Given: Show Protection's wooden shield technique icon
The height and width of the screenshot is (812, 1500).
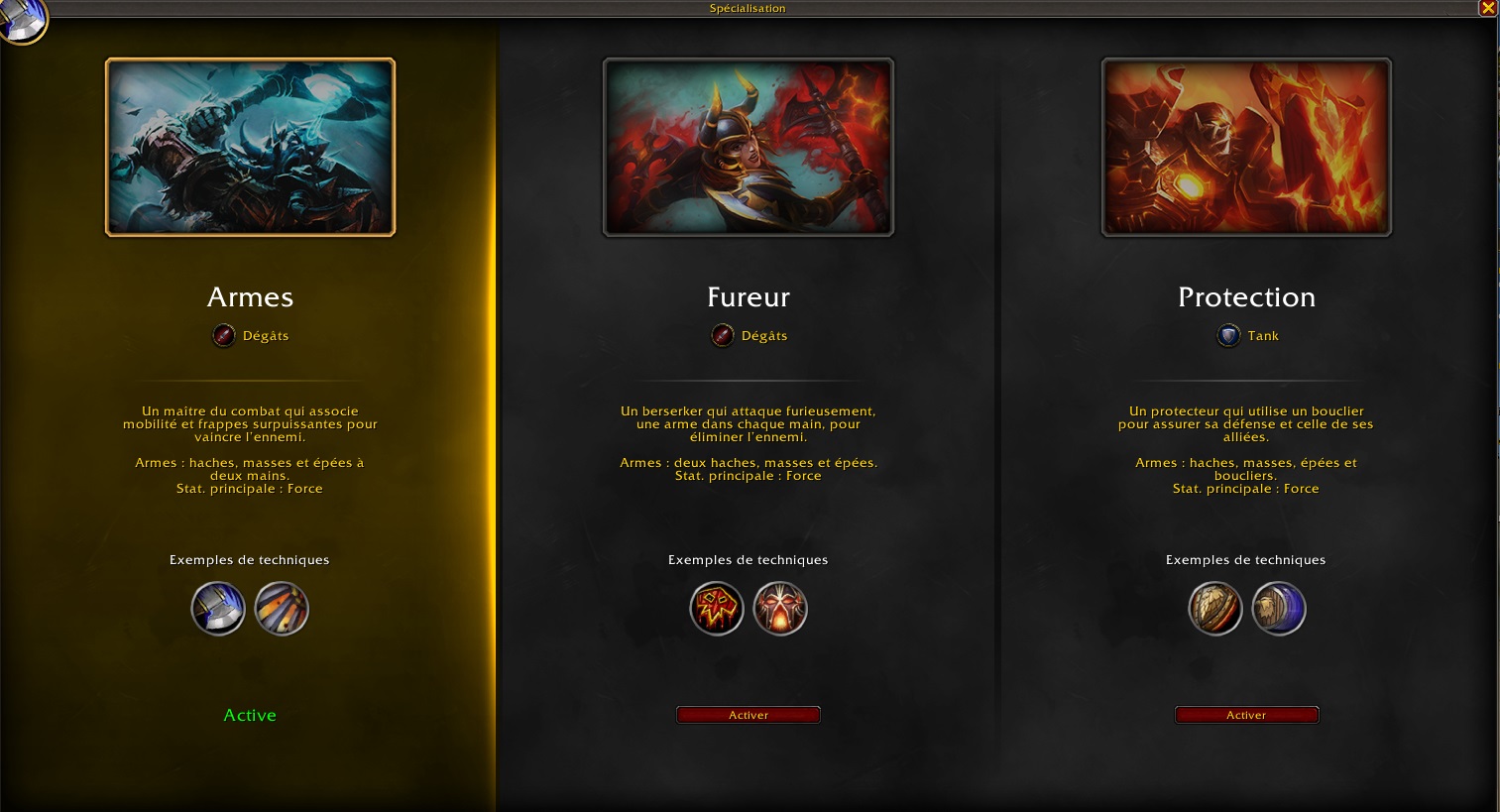Looking at the screenshot, I should point(1215,609).
